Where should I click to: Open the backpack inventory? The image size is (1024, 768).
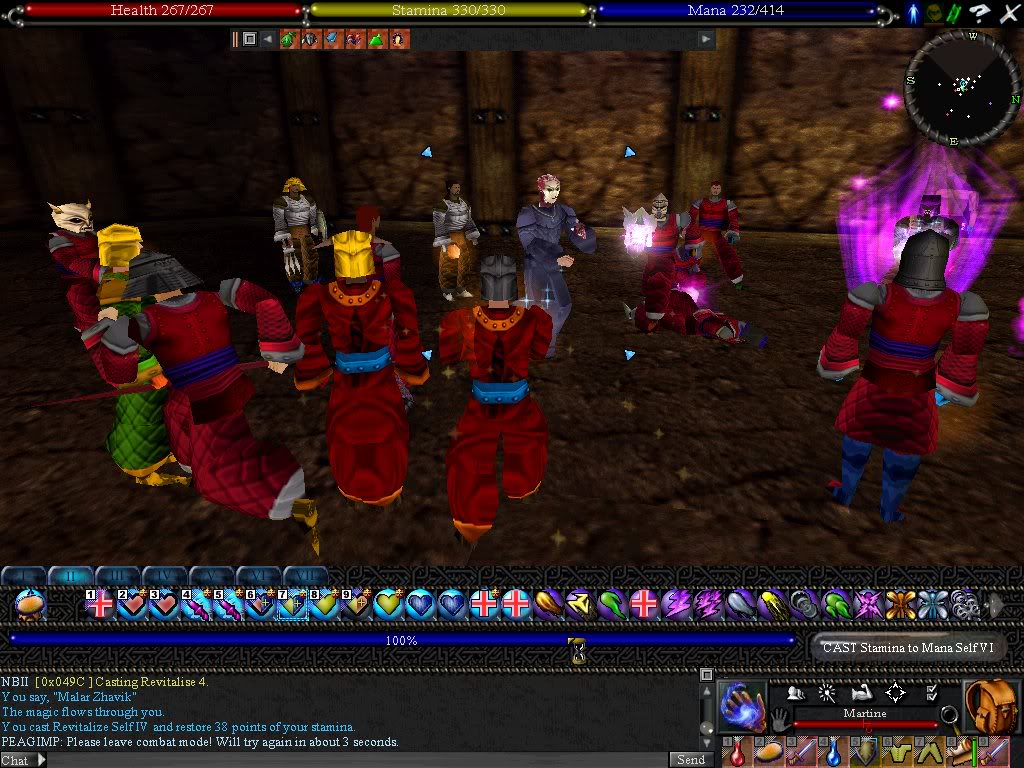991,704
